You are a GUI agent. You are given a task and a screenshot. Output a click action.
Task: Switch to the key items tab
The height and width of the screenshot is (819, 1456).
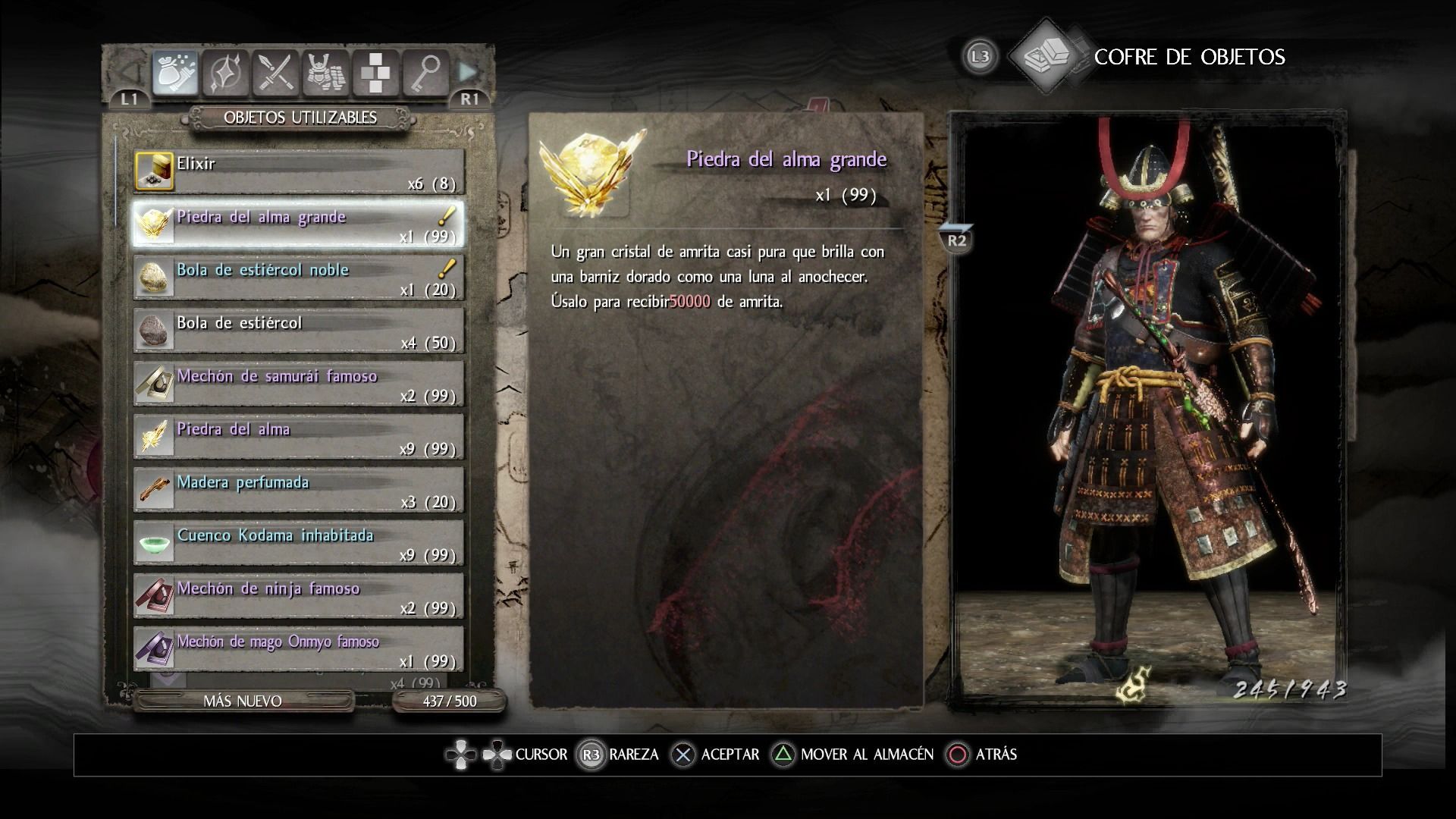pyautogui.click(x=425, y=74)
